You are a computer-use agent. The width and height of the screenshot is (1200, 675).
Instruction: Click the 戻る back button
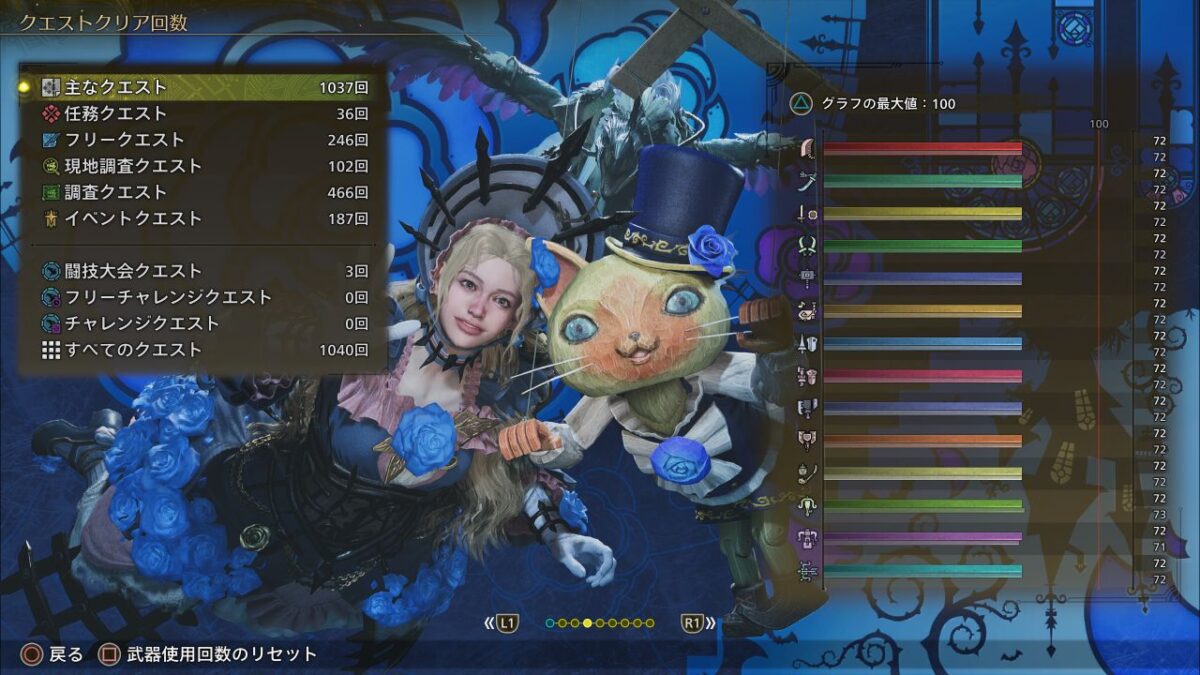tap(54, 655)
